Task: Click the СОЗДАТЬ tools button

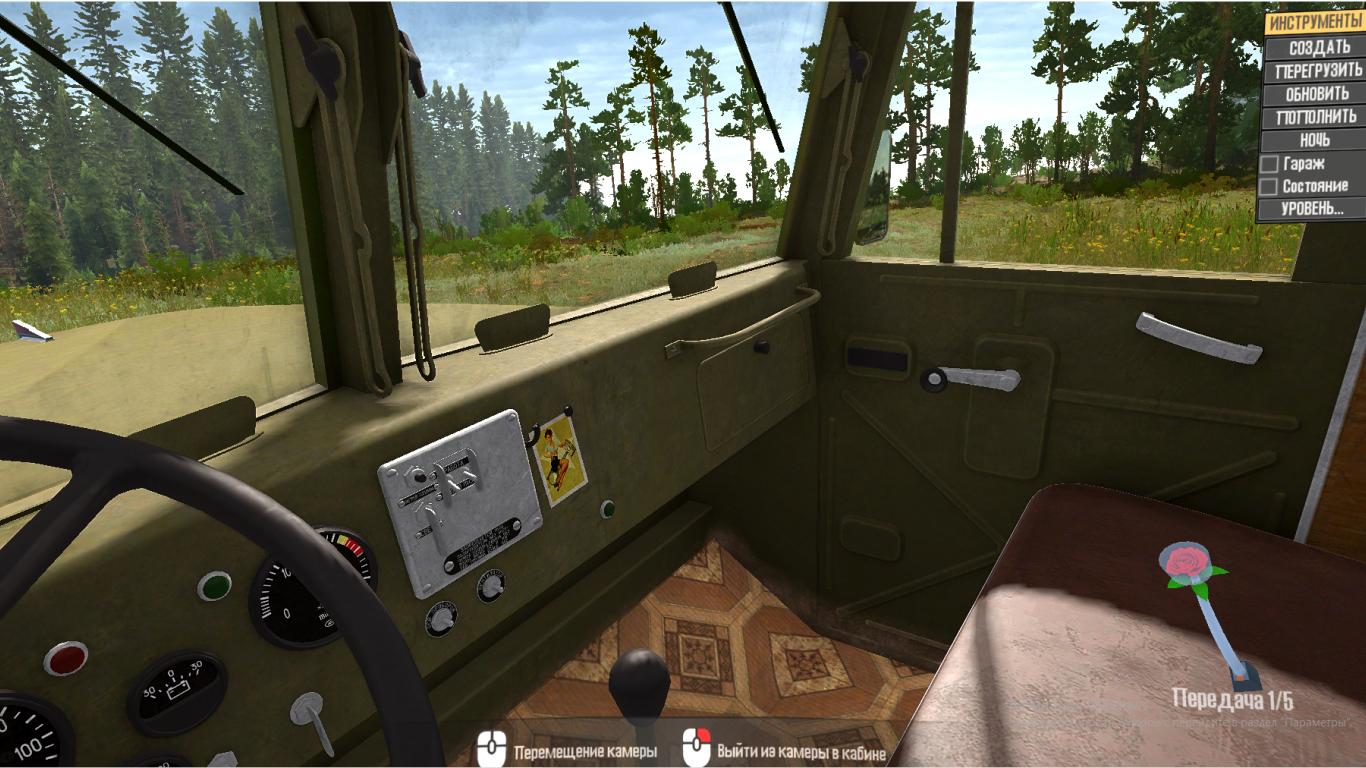Action: (1318, 48)
